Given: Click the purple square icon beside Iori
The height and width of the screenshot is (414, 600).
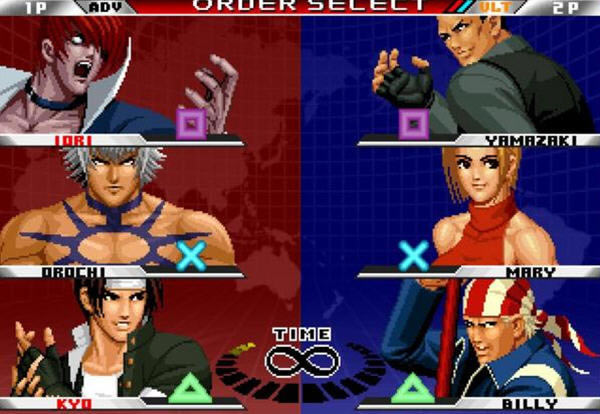Looking at the screenshot, I should [x=191, y=124].
